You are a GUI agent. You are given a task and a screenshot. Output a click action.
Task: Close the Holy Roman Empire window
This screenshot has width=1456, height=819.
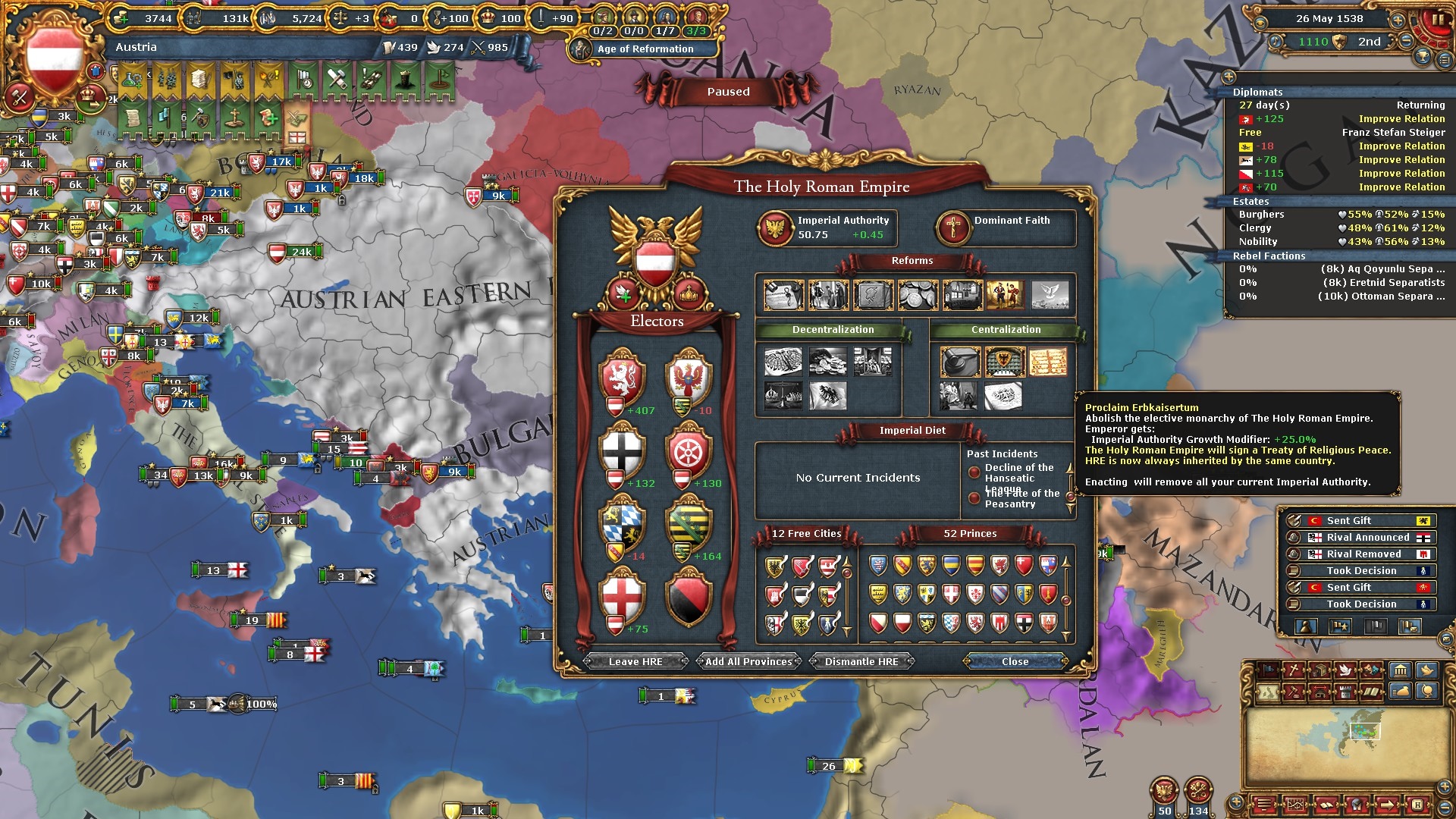pyautogui.click(x=1015, y=661)
